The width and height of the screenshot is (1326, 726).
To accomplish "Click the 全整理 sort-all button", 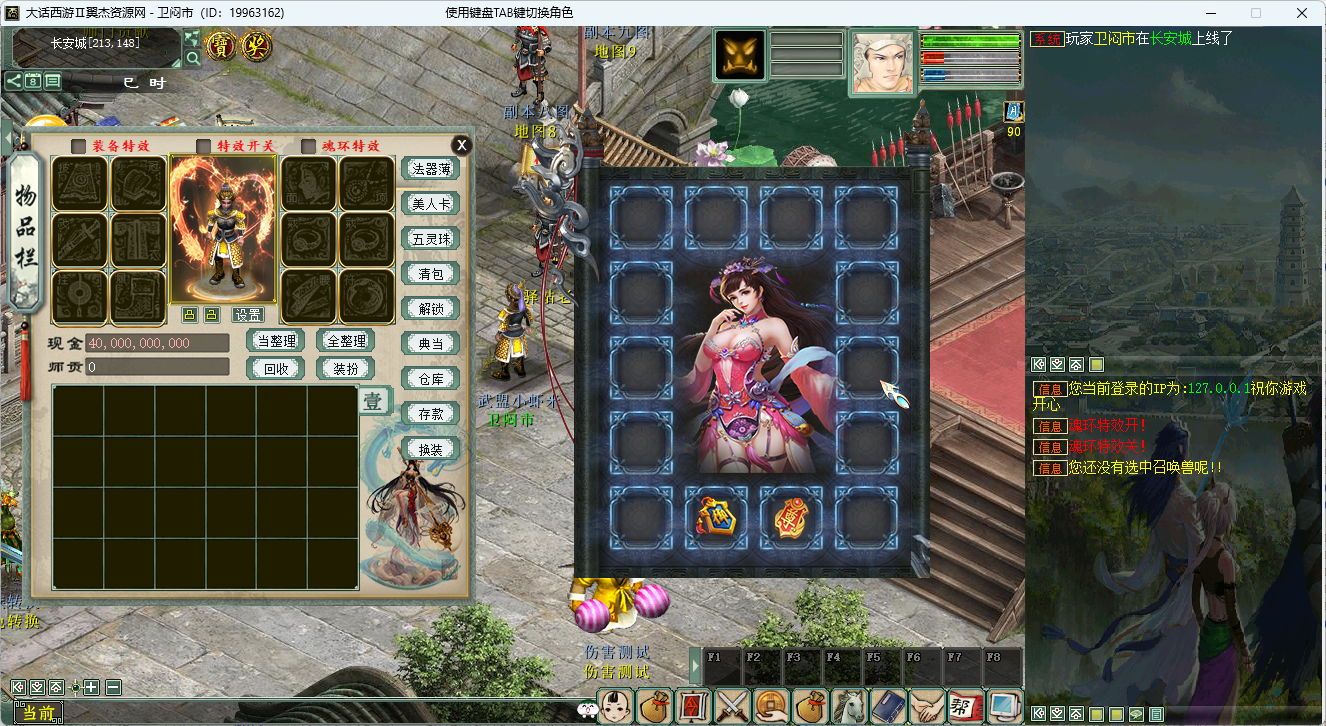I will coord(345,341).
